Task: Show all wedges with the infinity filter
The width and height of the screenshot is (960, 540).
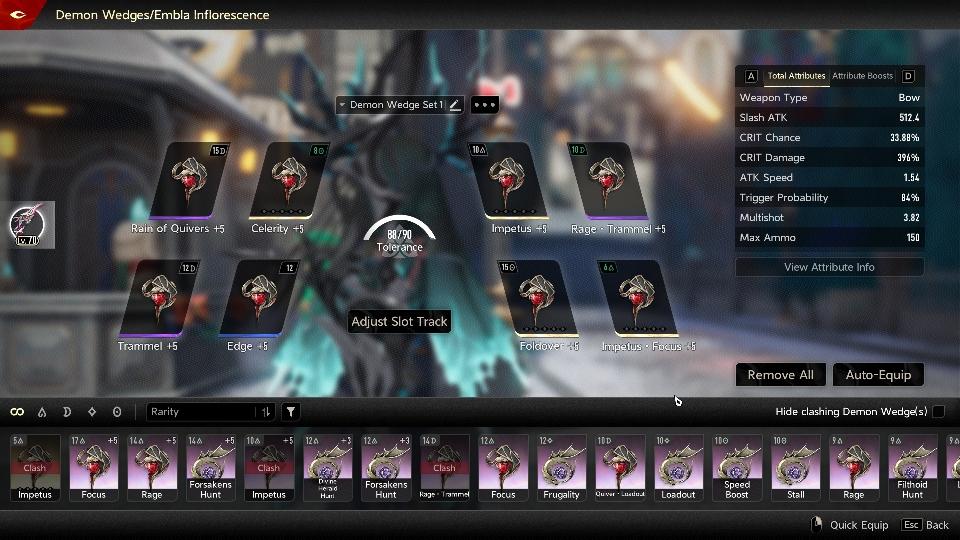Action: point(17,412)
